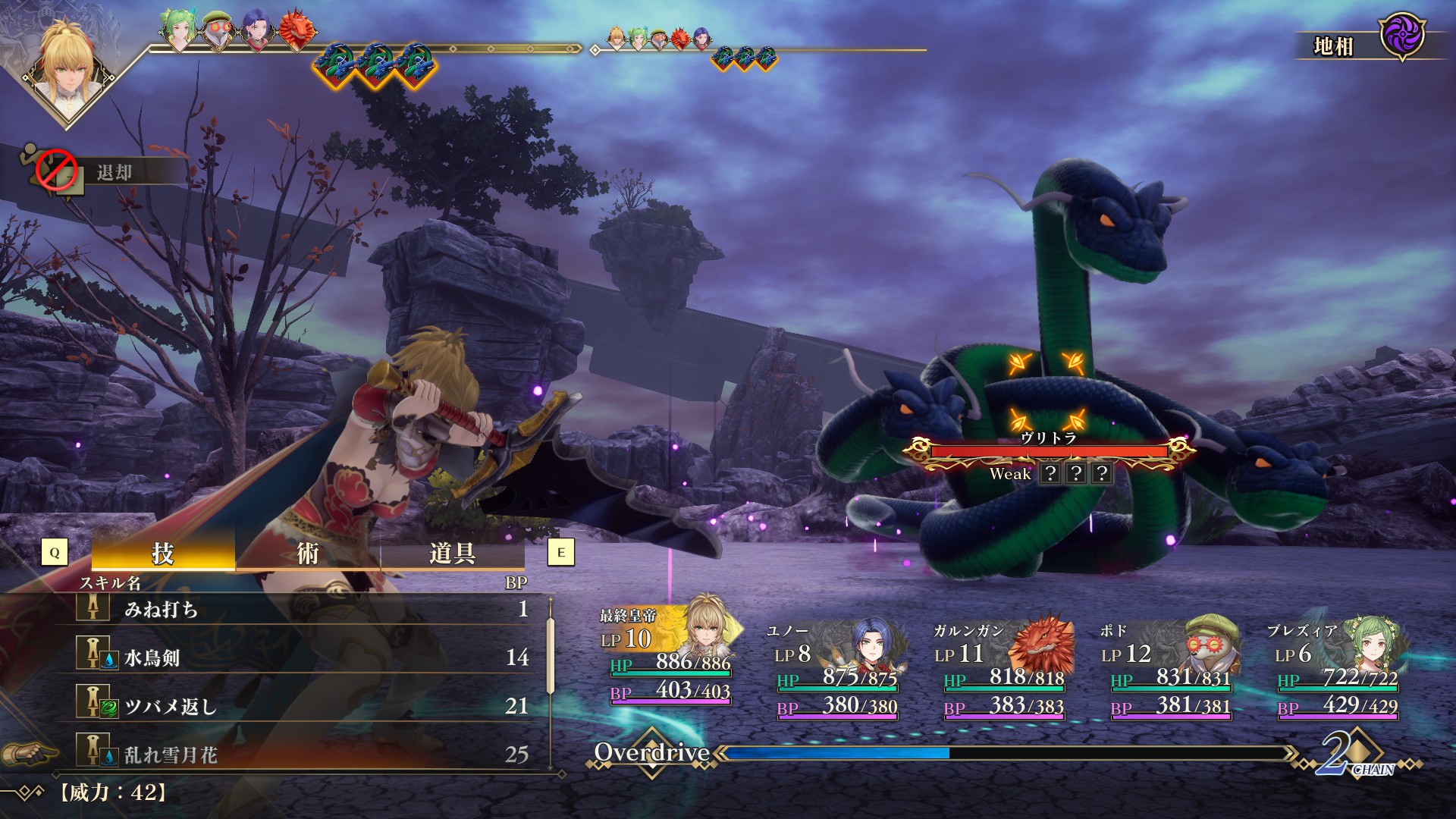Open the 術 spells tab
This screenshot has height=819, width=1456.
click(x=307, y=554)
